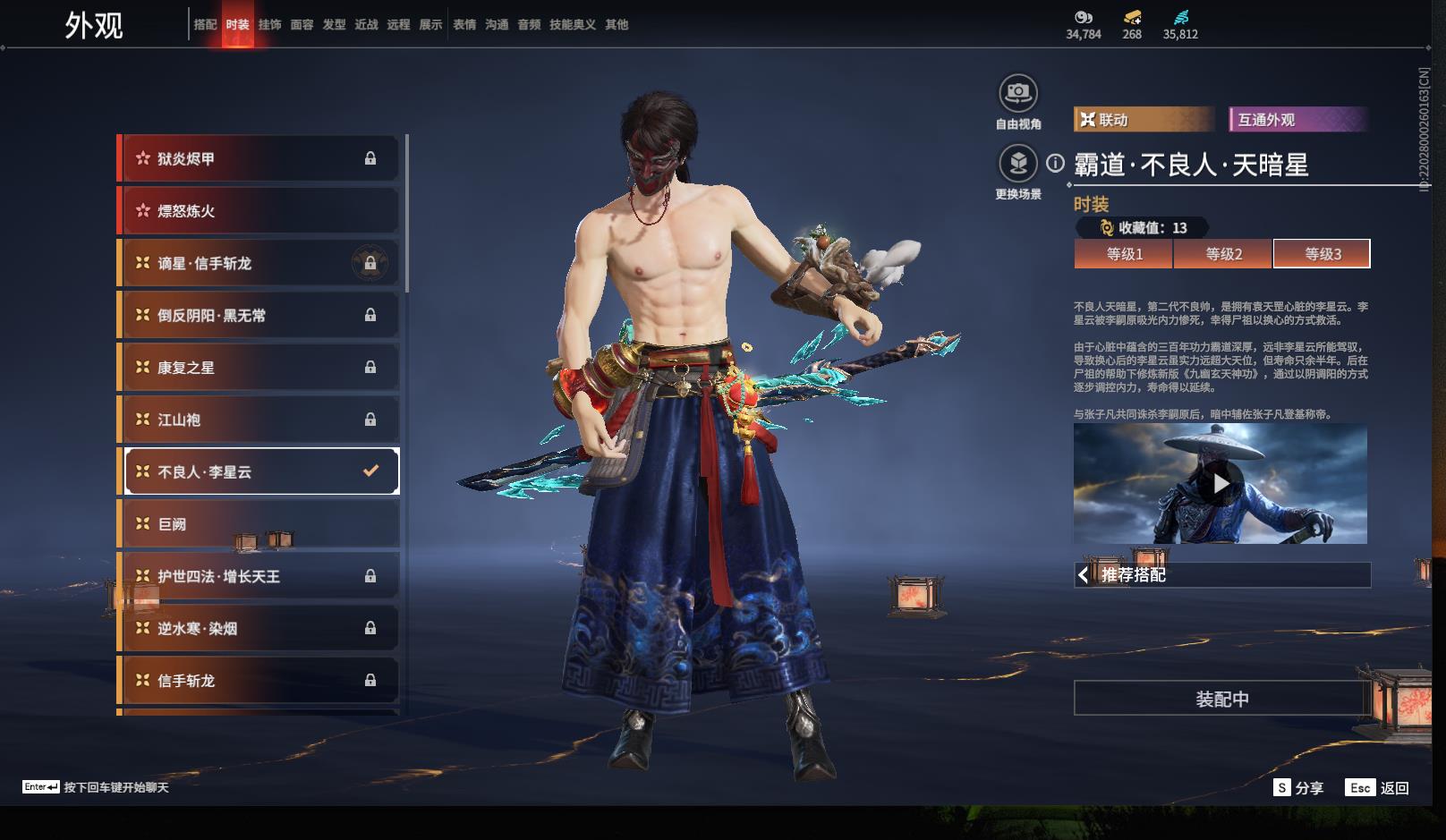The image size is (1446, 840).
Task: Select the 技能奥义 tab
Action: pyautogui.click(x=572, y=25)
